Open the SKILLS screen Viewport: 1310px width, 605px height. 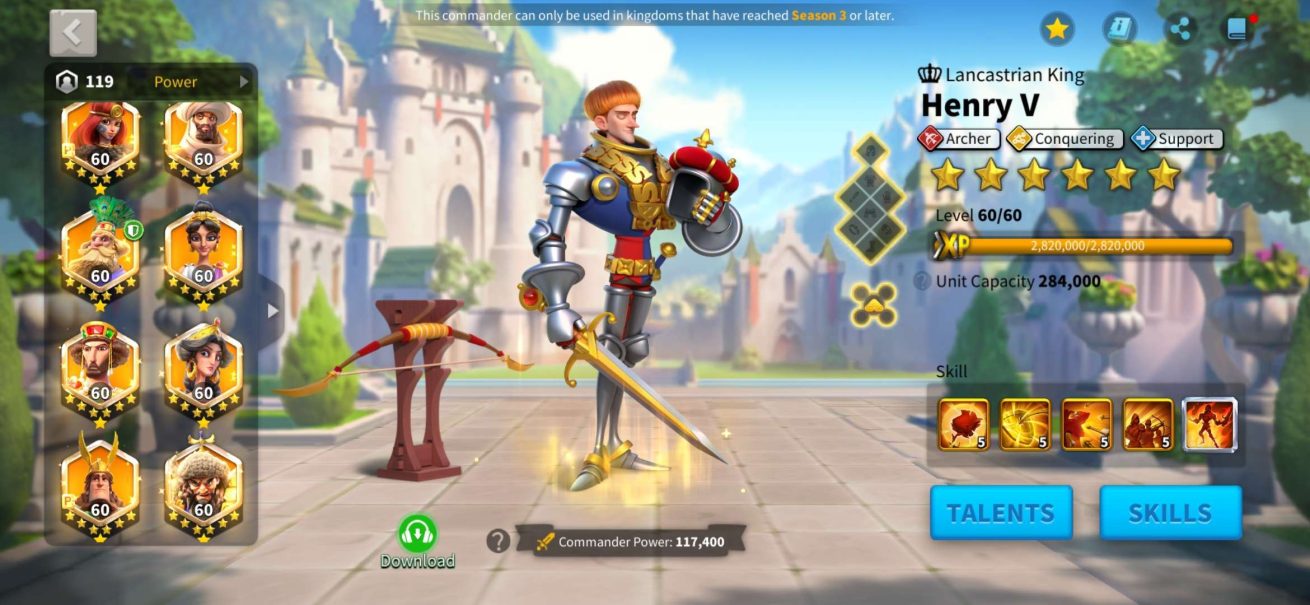[x=1170, y=513]
